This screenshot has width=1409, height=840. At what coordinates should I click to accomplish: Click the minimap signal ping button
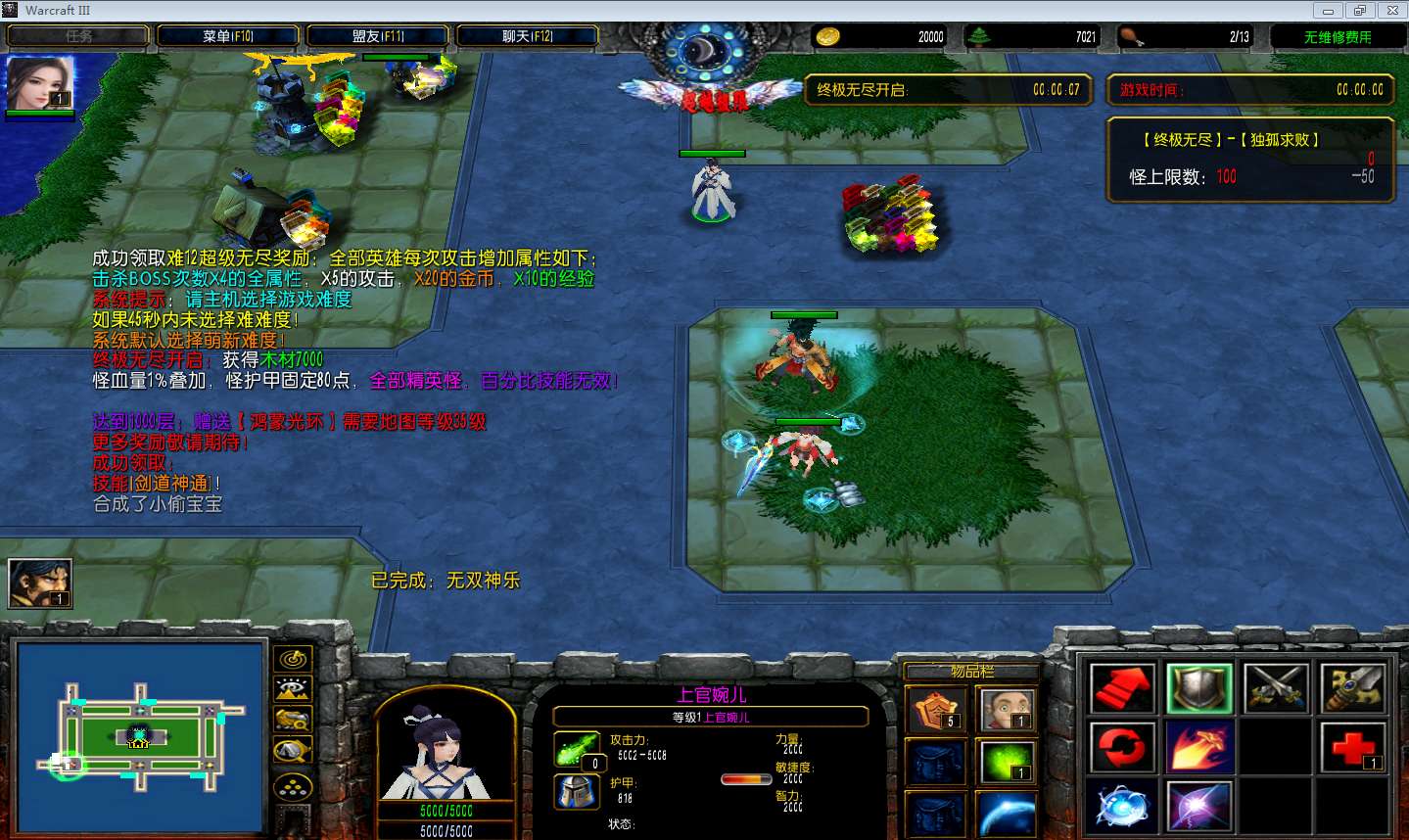[x=293, y=659]
